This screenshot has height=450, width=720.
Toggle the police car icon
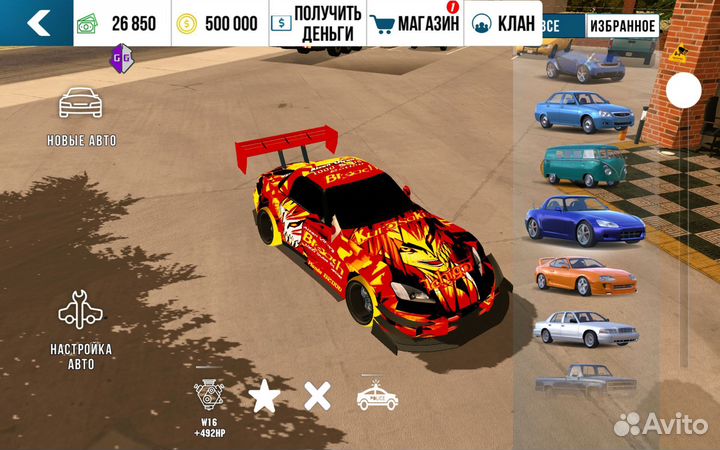tap(377, 396)
